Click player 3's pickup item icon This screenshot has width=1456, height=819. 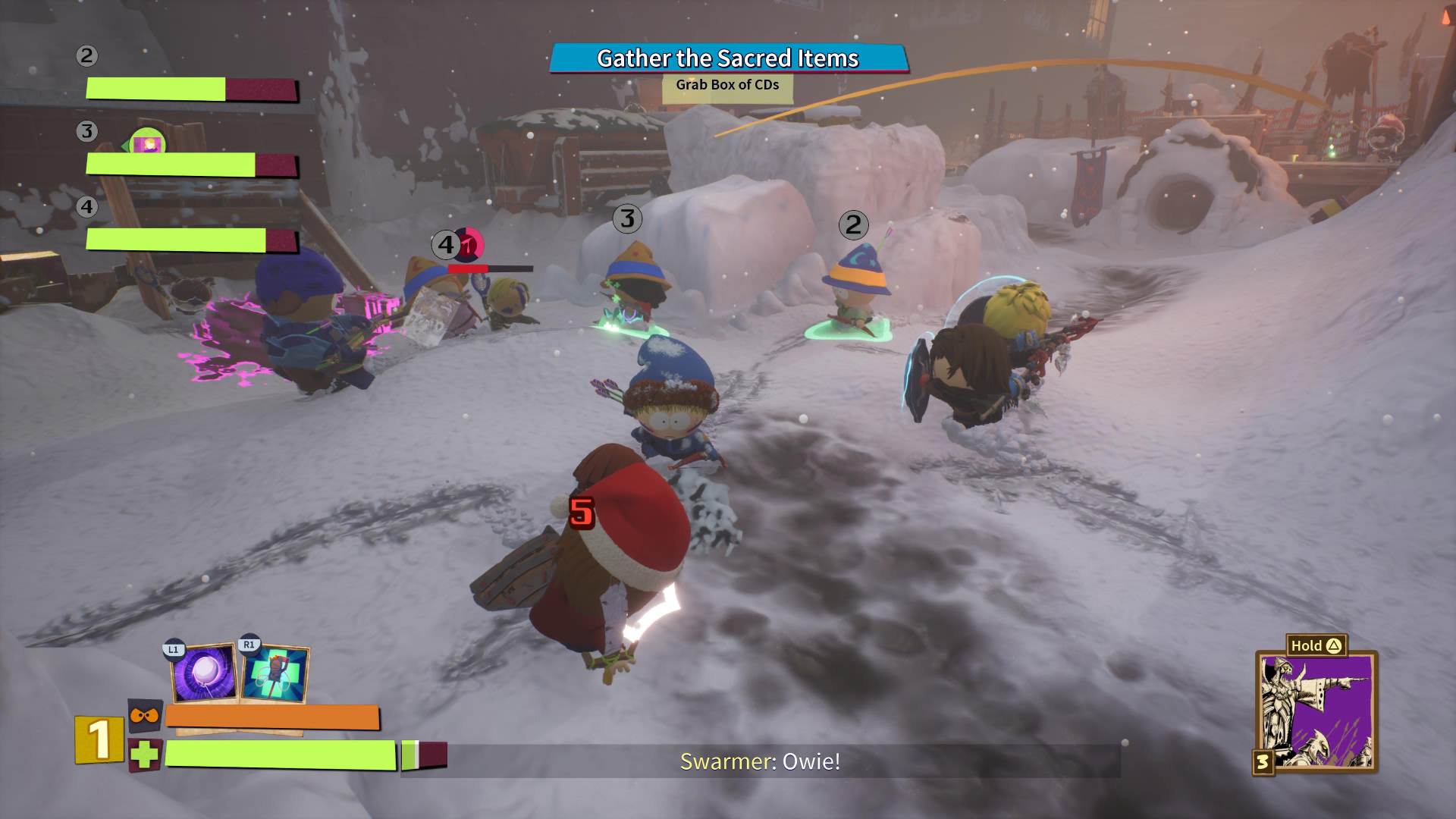point(149,140)
